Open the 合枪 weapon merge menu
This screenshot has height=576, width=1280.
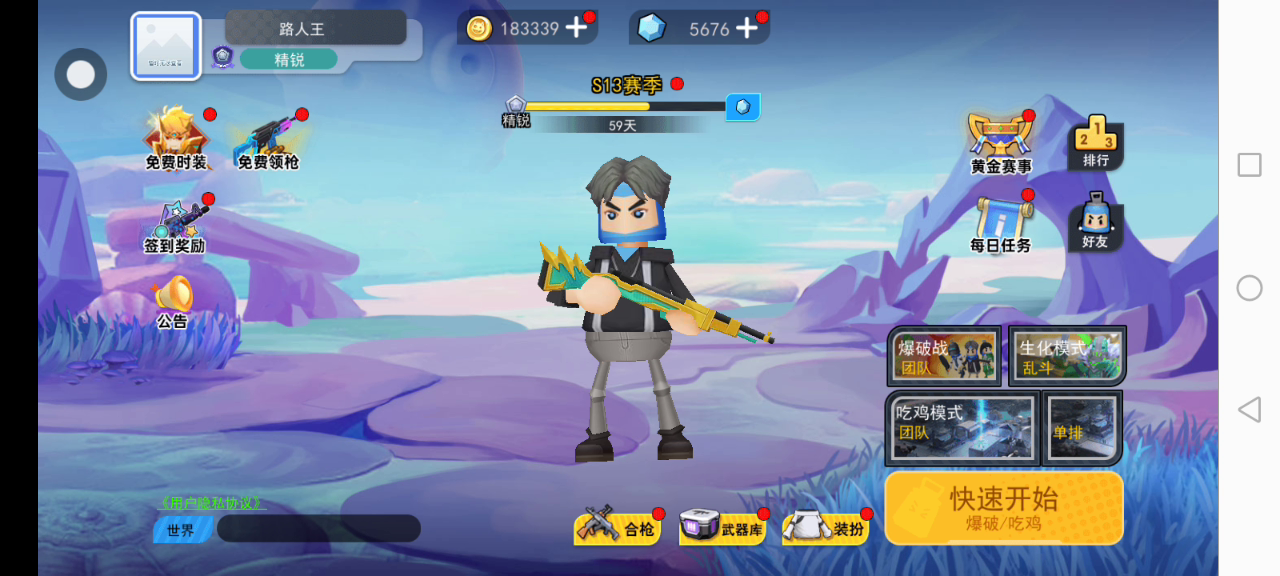[x=616, y=528]
